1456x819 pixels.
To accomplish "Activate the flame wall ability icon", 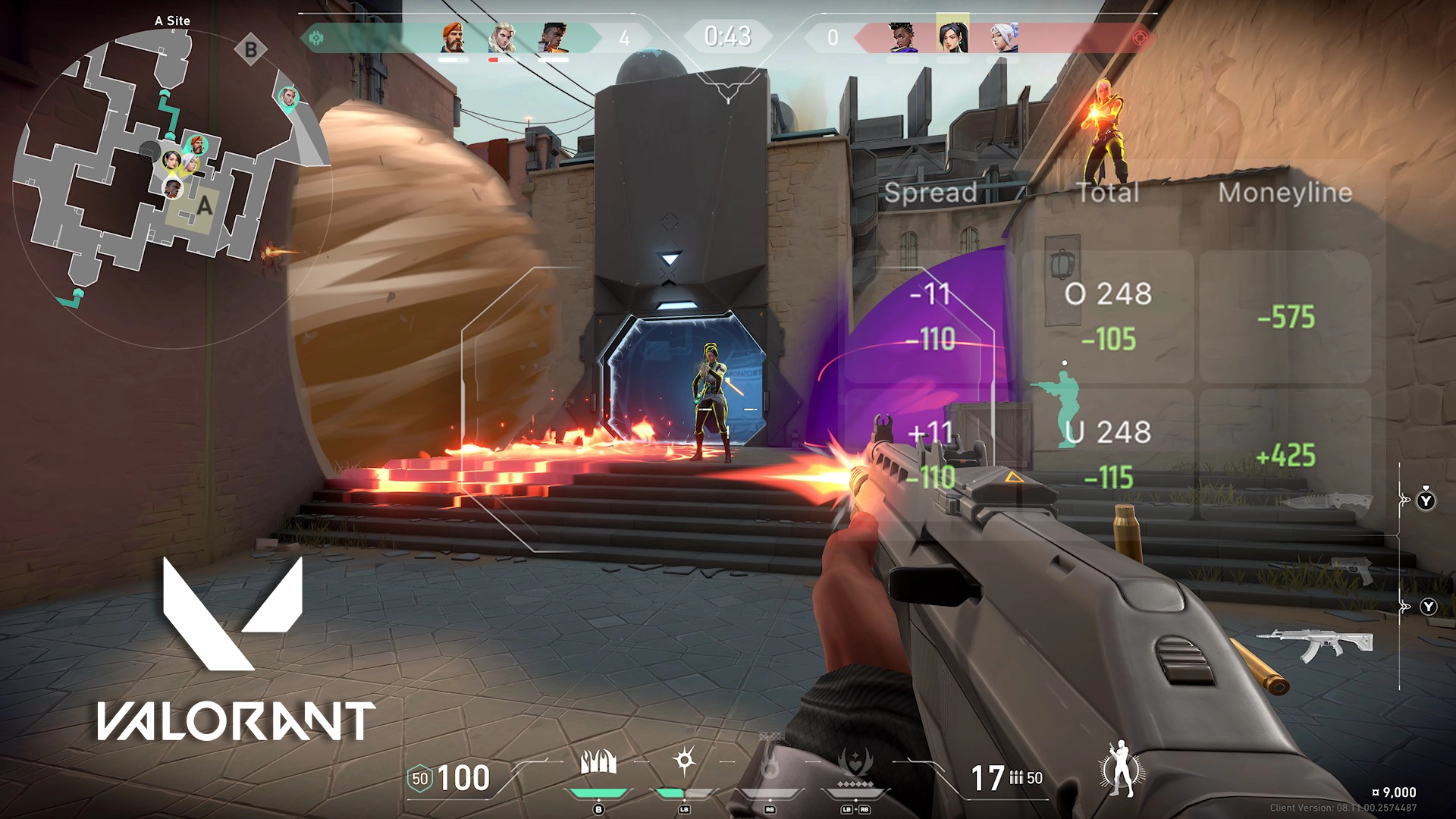I will click(598, 761).
